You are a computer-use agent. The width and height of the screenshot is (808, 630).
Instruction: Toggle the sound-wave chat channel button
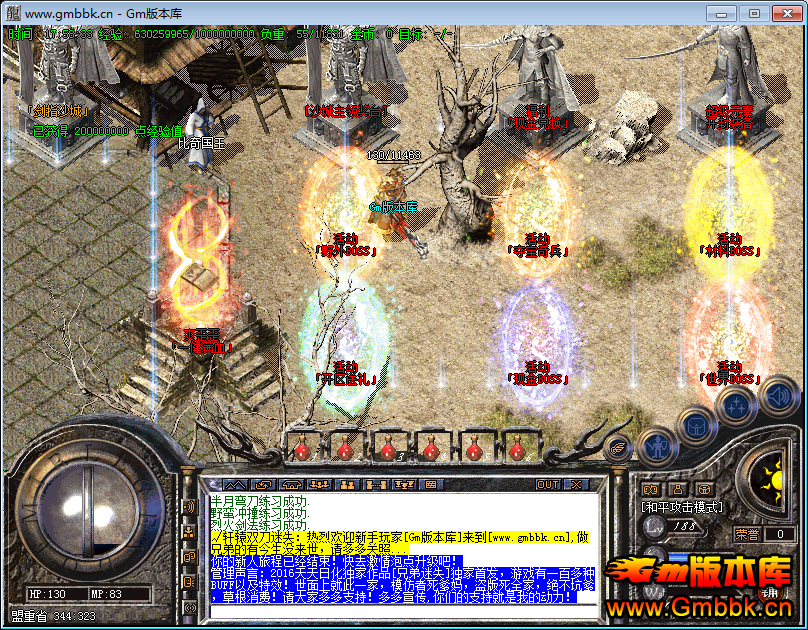pos(189,507)
